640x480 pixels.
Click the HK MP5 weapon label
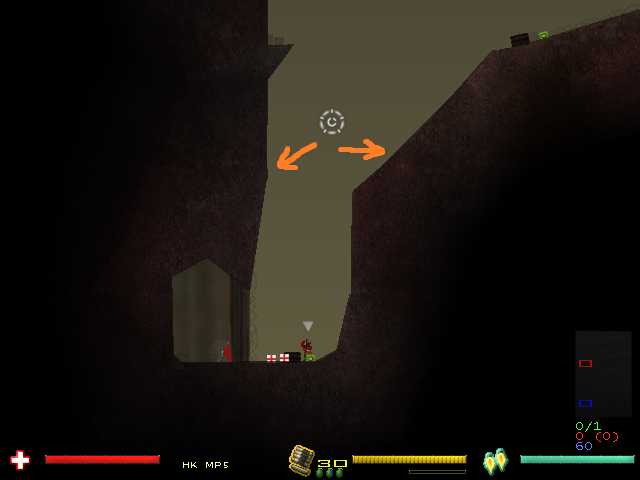(205, 465)
